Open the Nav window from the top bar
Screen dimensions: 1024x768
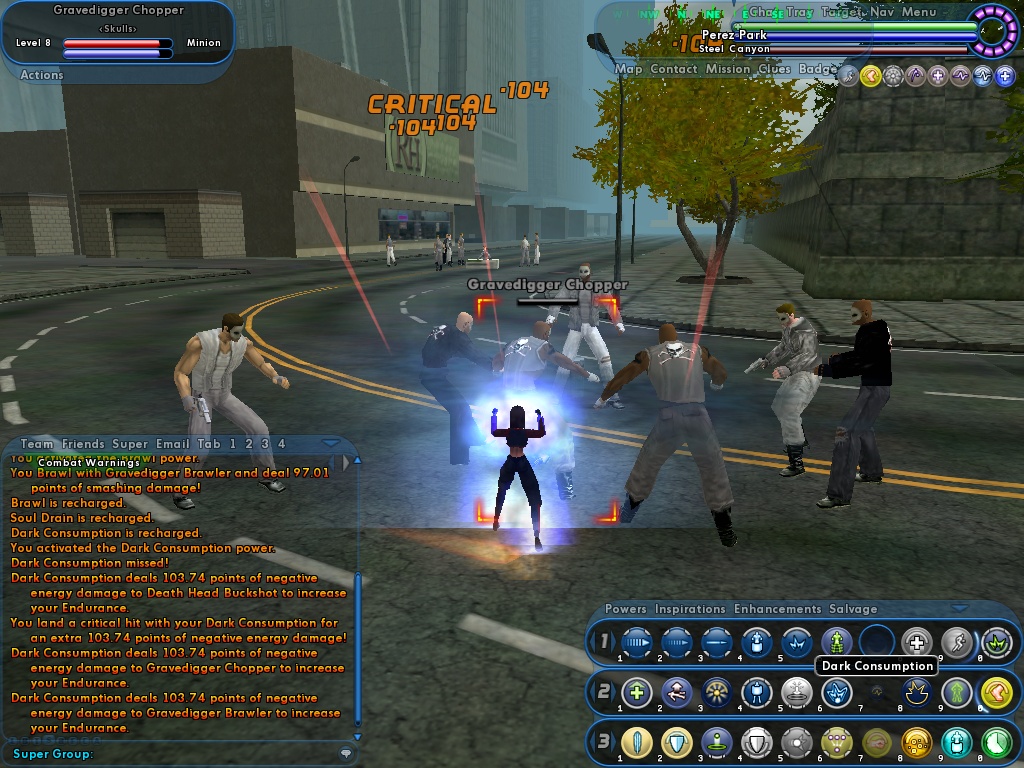[882, 12]
